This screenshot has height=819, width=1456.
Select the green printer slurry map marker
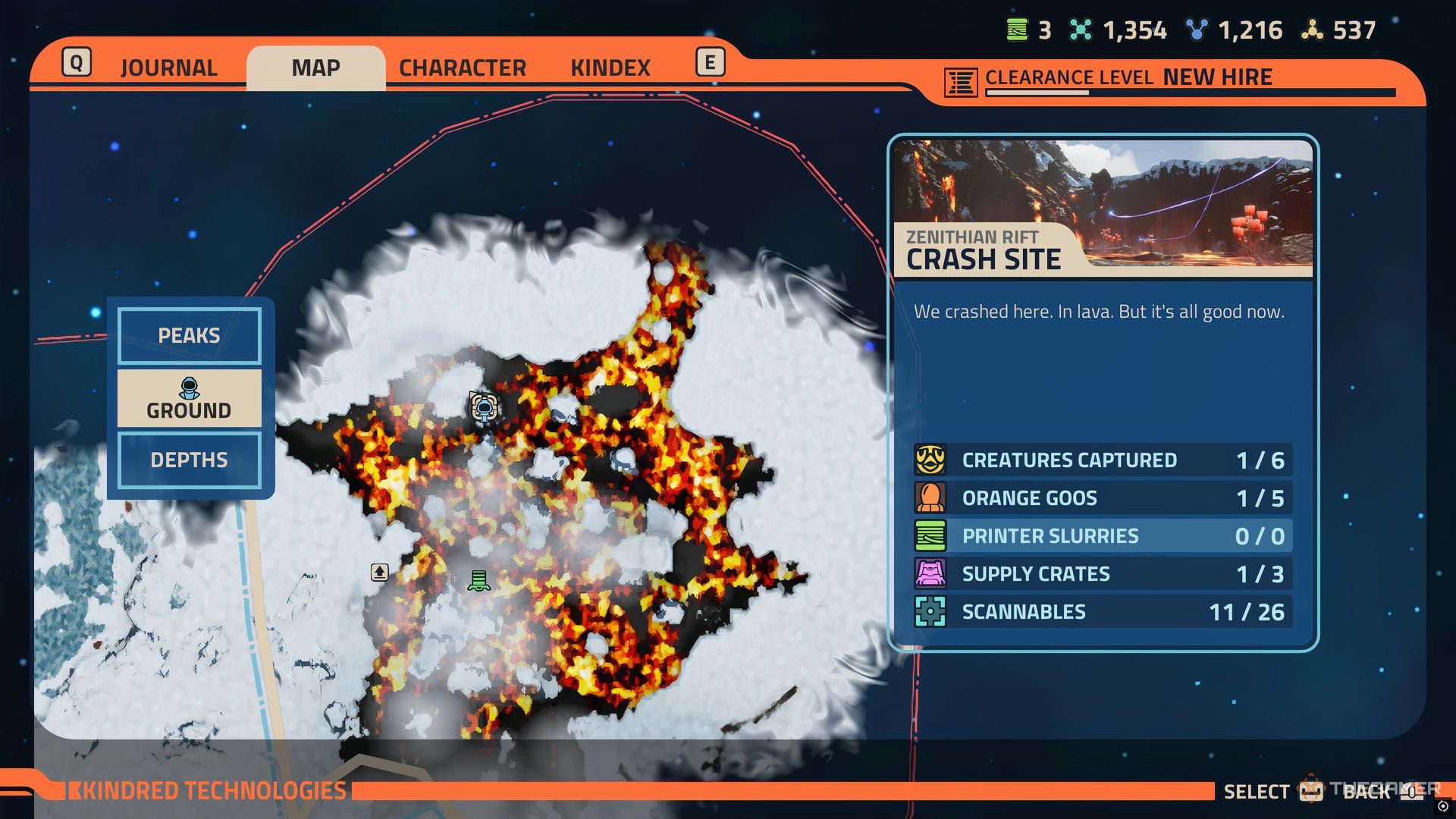(x=479, y=581)
